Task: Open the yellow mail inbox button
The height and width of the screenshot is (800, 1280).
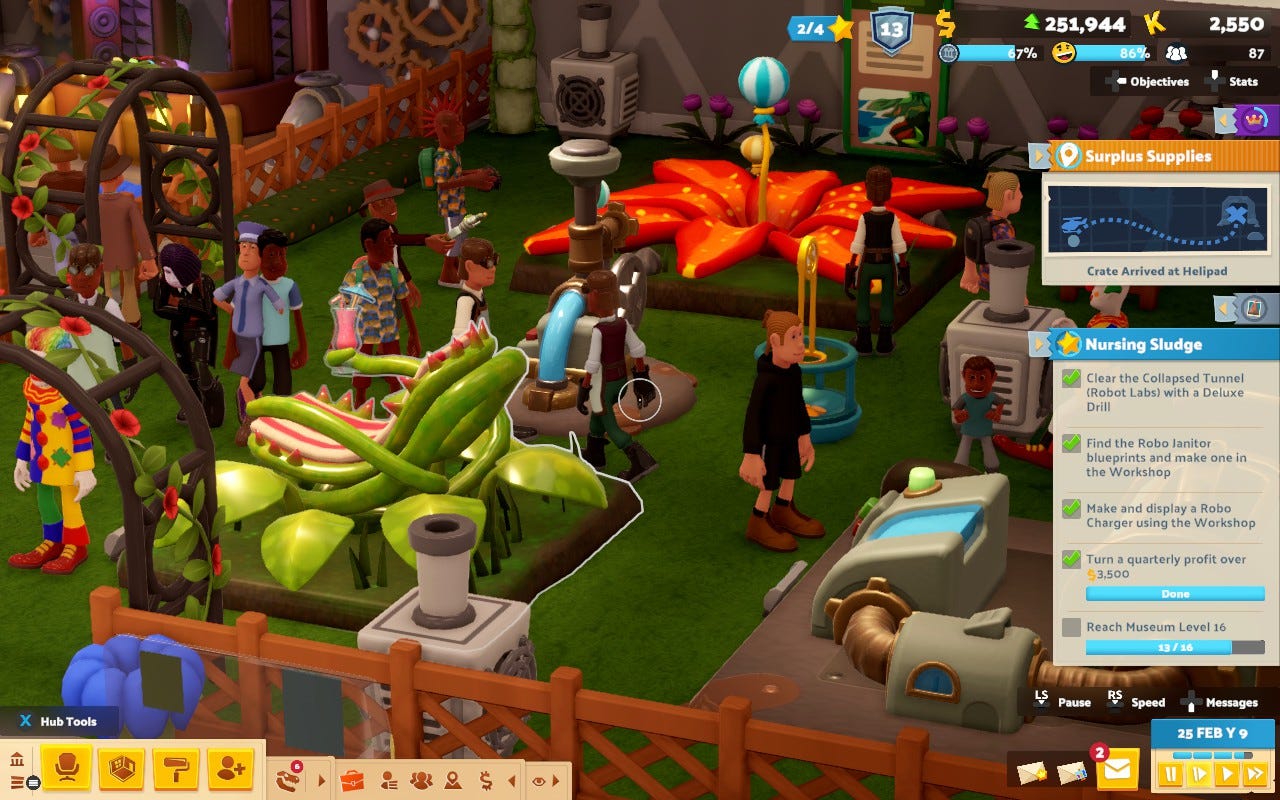Action: (1118, 770)
